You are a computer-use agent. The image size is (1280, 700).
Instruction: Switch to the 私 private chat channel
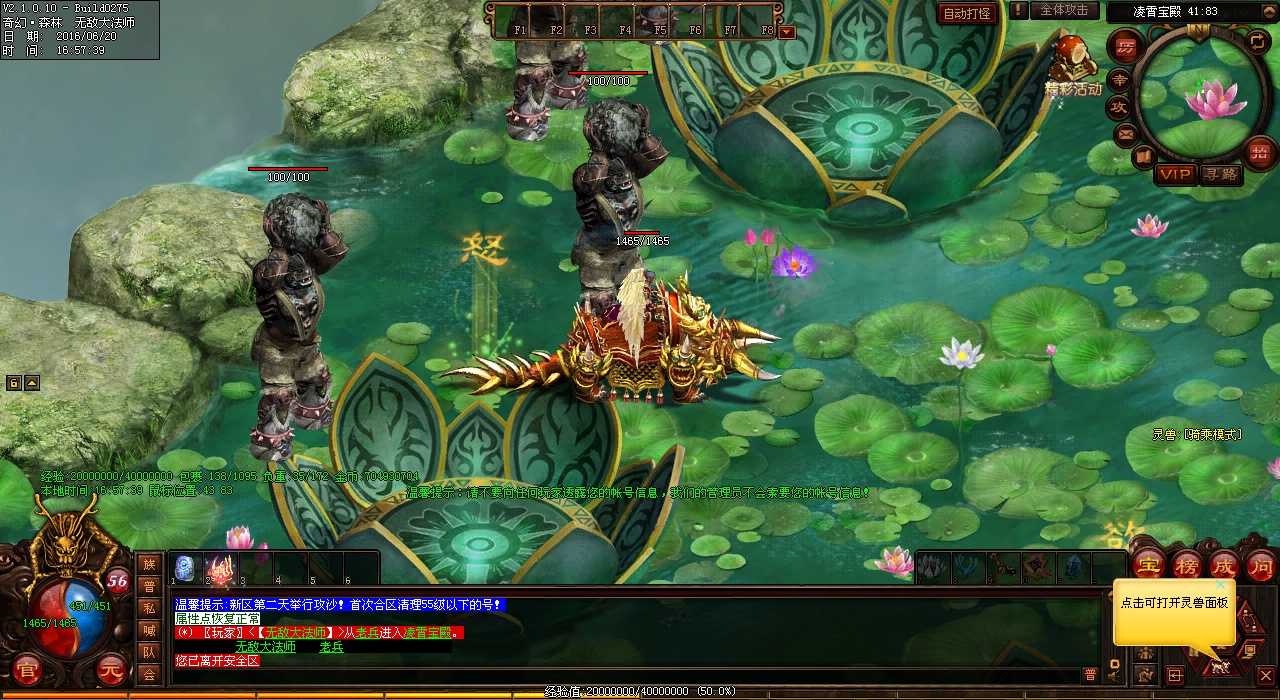tap(149, 608)
